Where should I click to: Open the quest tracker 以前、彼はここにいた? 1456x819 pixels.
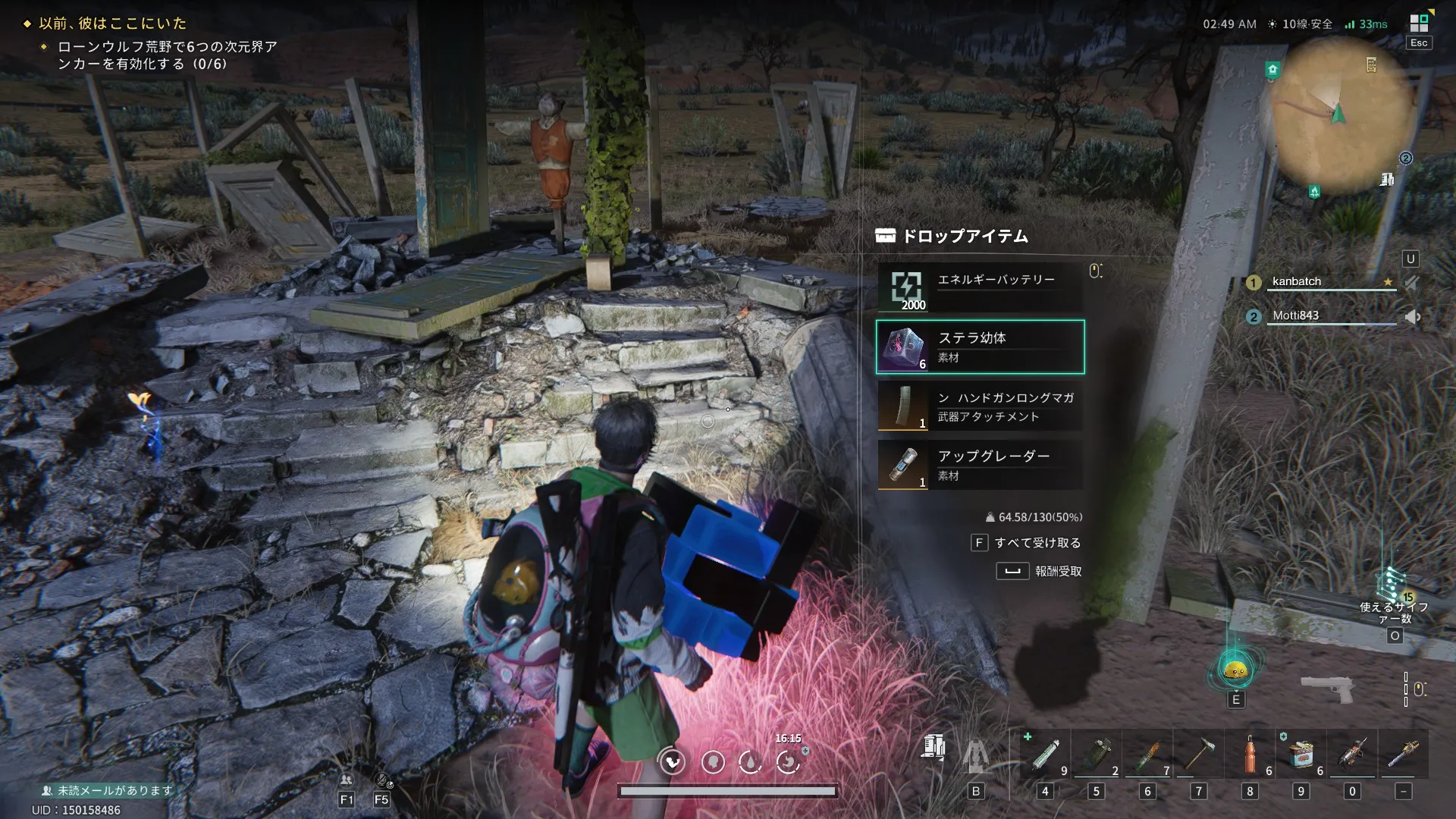(x=112, y=24)
